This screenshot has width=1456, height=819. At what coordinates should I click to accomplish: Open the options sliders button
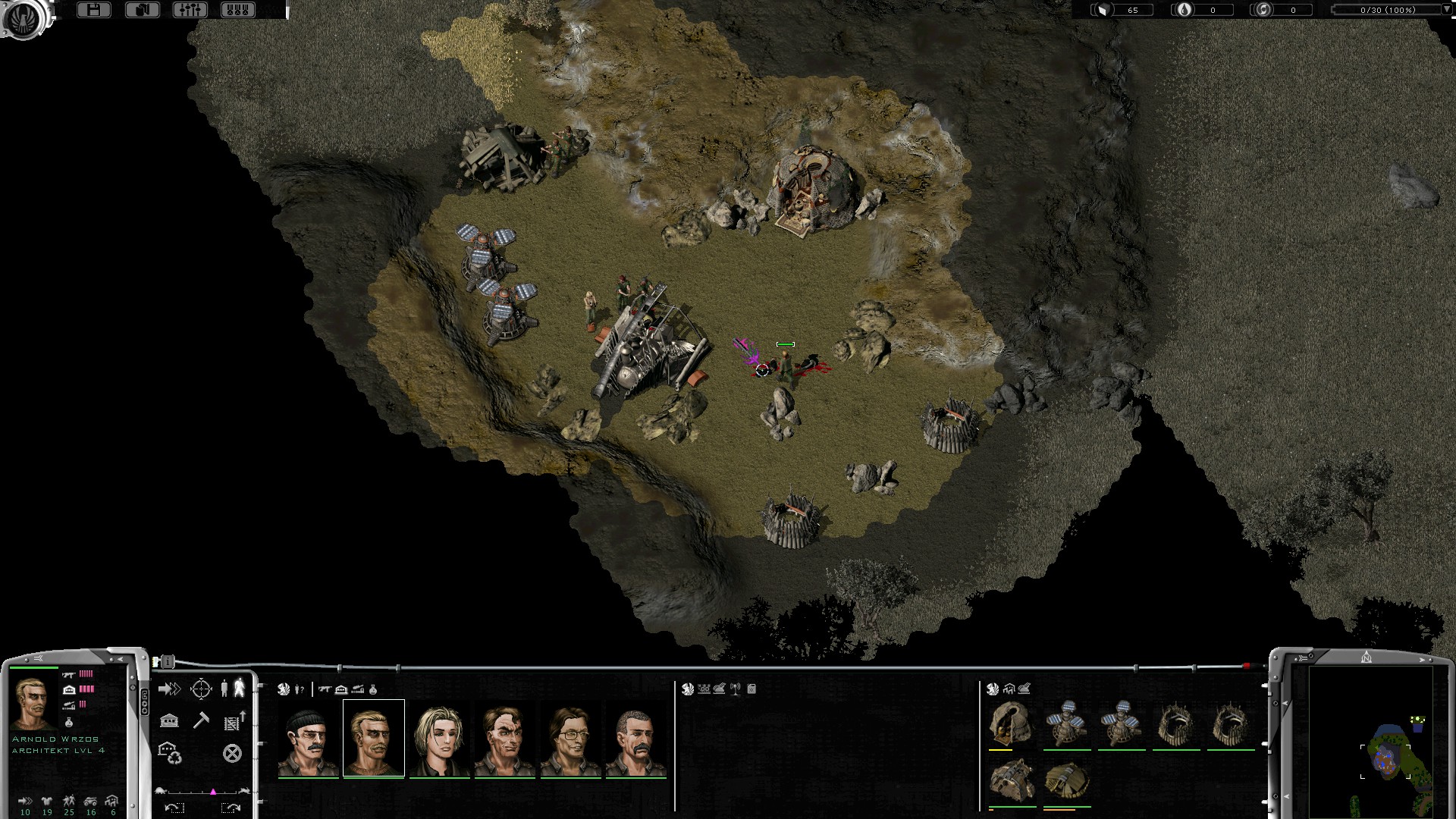pyautogui.click(x=190, y=10)
